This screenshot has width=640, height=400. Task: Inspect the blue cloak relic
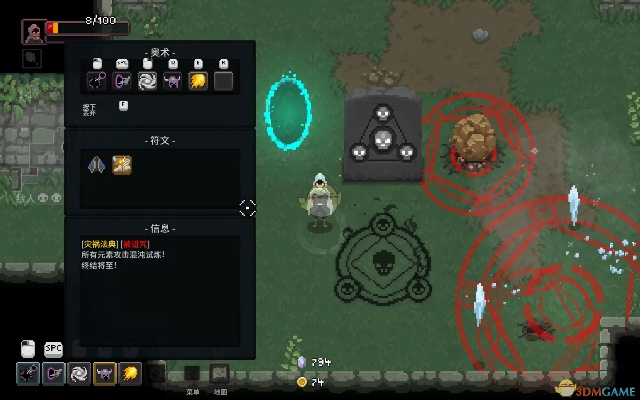[98, 165]
